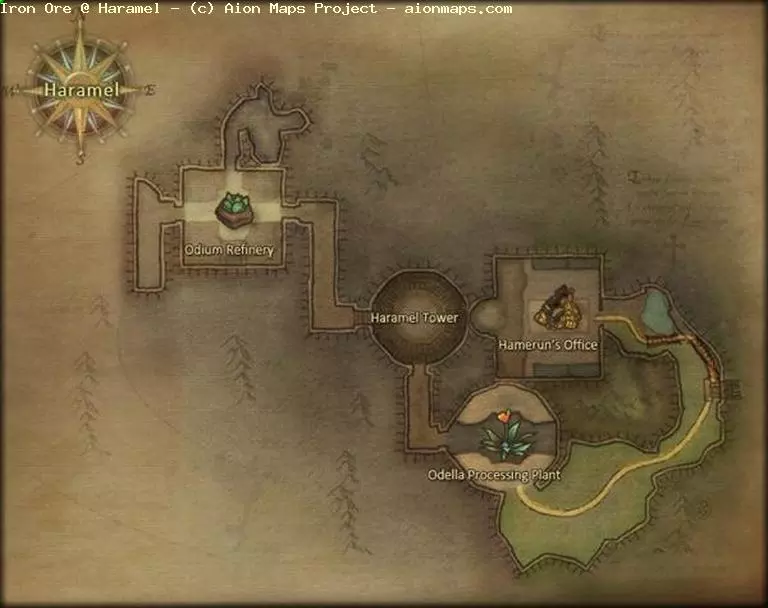Image resolution: width=768 pixels, height=608 pixels.
Task: Select the Haramel Tower map label
Action: 414,318
